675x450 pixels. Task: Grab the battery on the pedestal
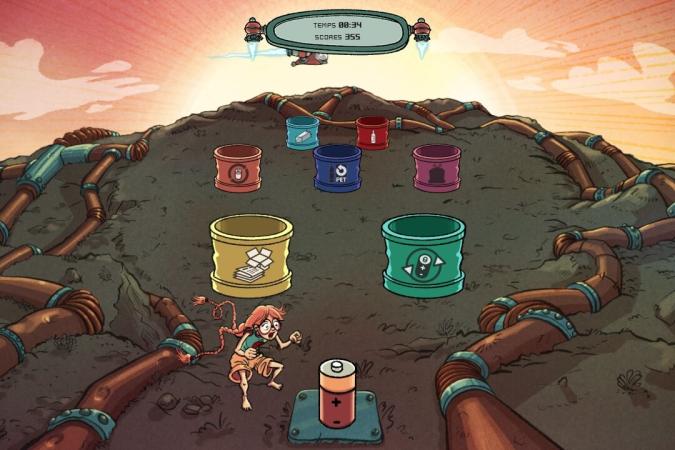pos(336,394)
